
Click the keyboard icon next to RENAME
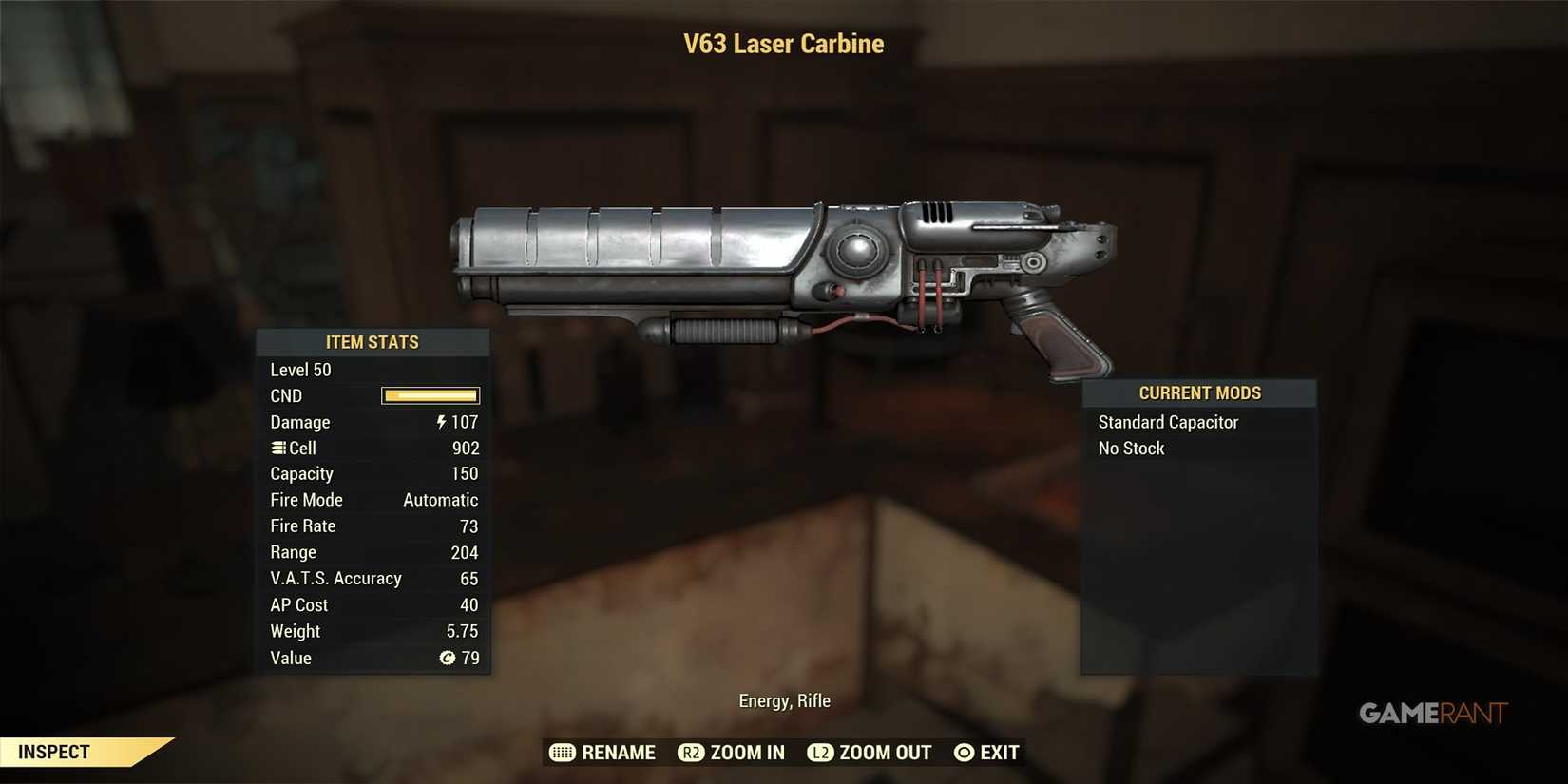click(561, 752)
